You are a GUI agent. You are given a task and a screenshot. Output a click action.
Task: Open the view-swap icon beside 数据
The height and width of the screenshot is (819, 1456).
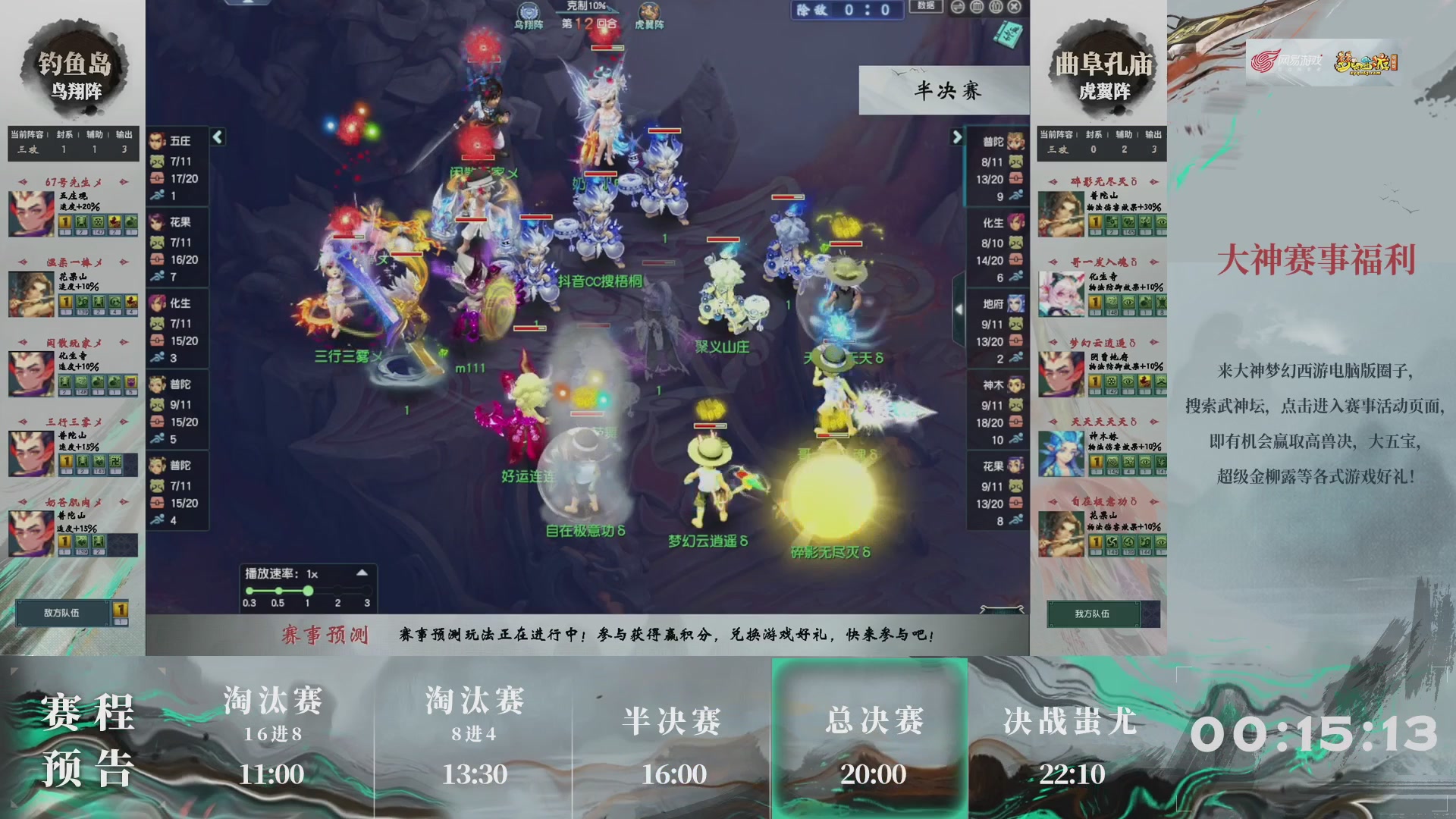[x=957, y=8]
